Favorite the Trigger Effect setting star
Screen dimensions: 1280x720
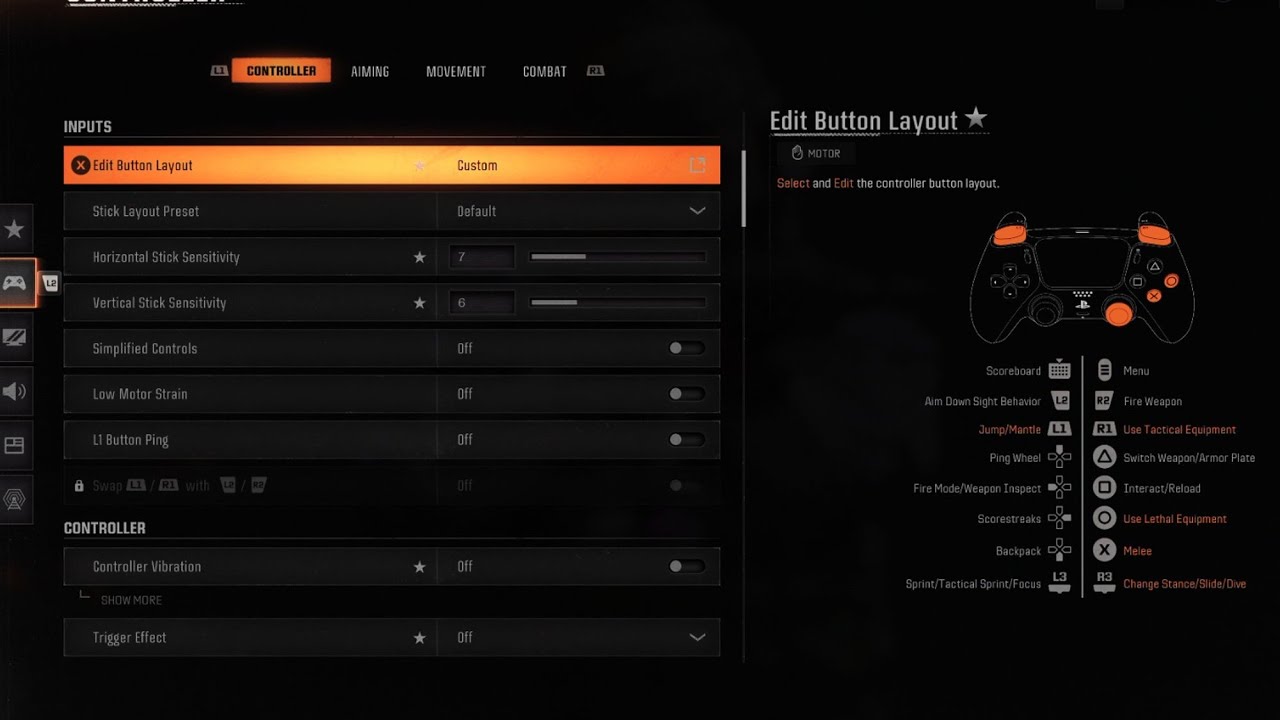coord(420,638)
